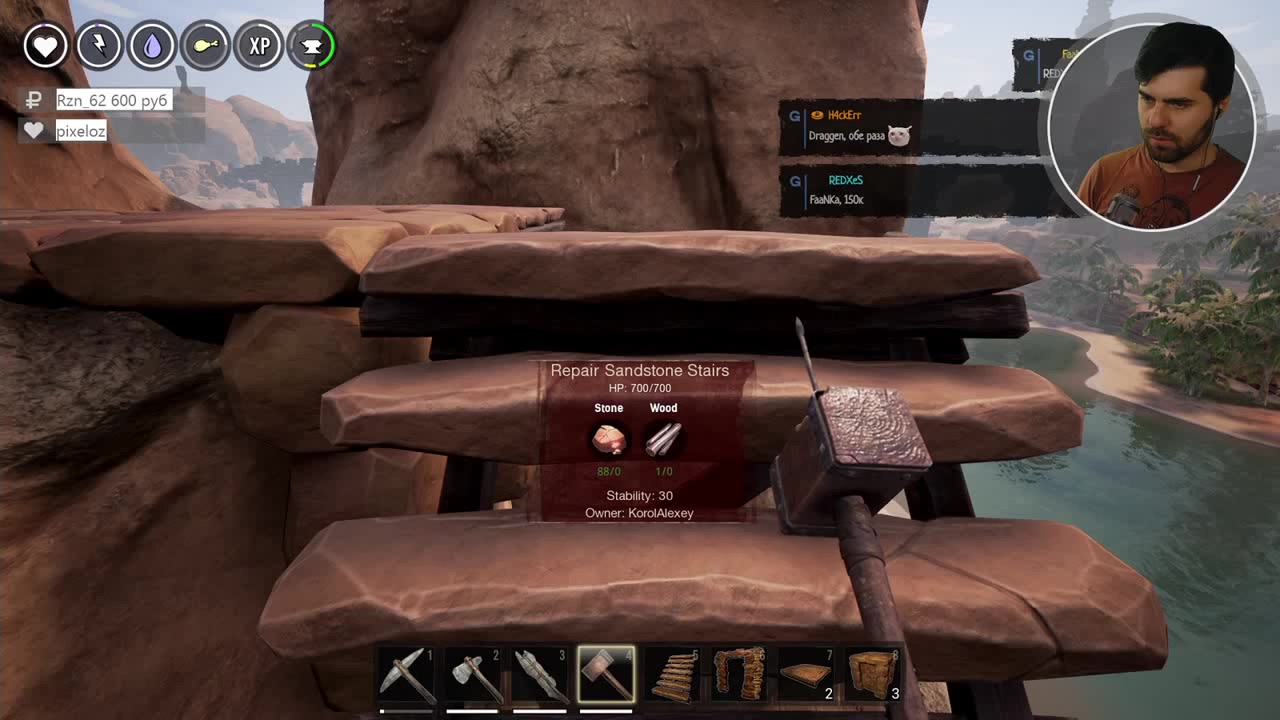1280x720 pixels.
Task: Select the sandstone stairs building piece
Action: point(673,674)
